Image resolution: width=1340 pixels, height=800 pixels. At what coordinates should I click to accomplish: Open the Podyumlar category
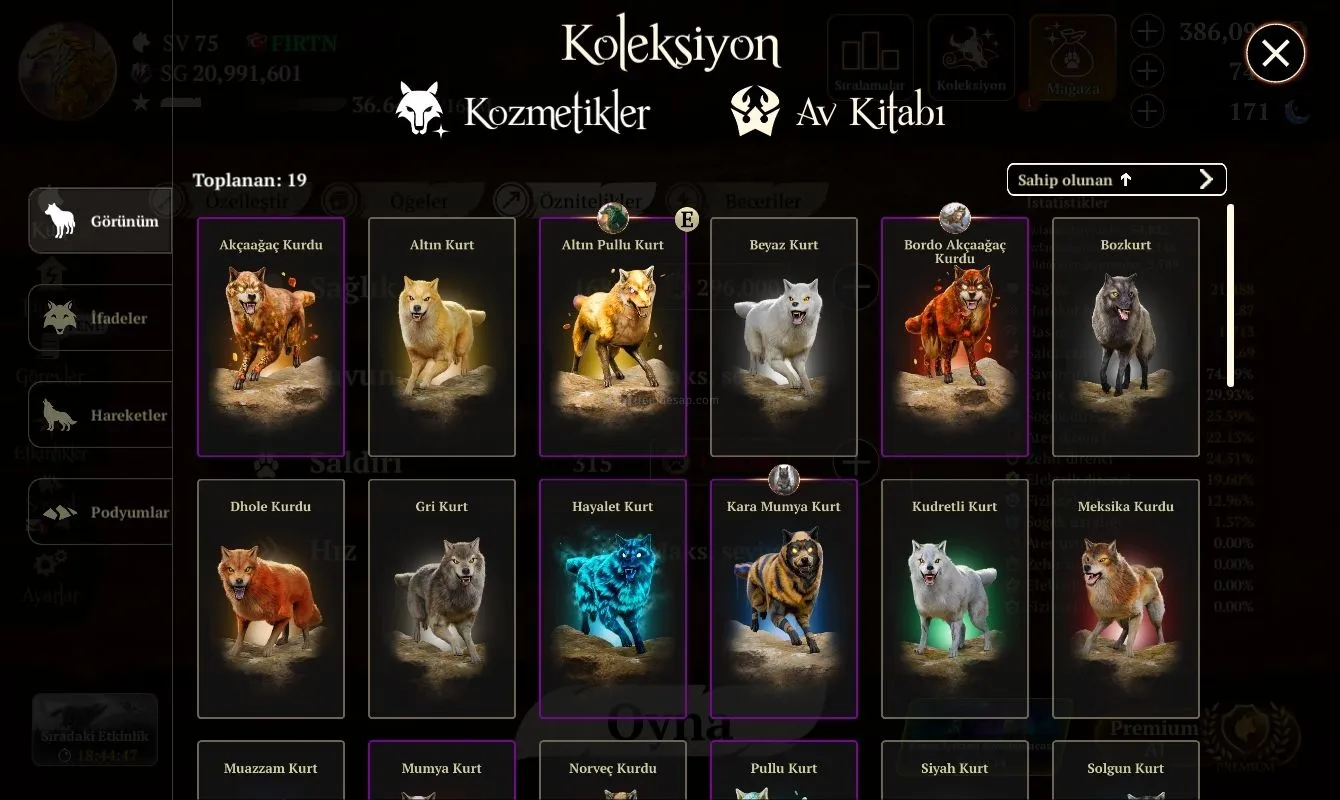pyautogui.click(x=100, y=512)
